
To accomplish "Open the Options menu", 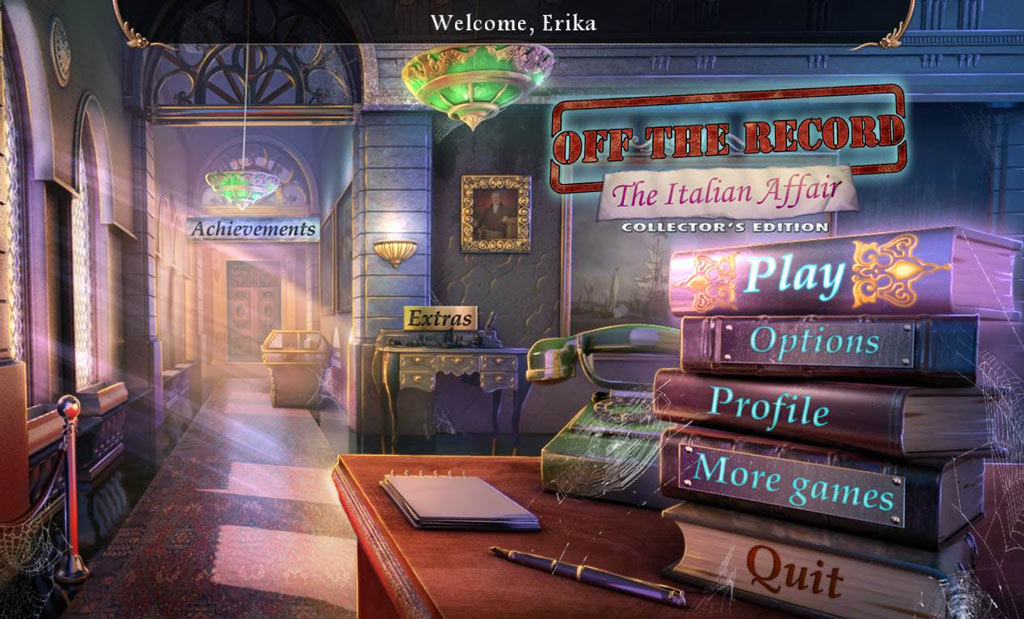I will pyautogui.click(x=814, y=342).
